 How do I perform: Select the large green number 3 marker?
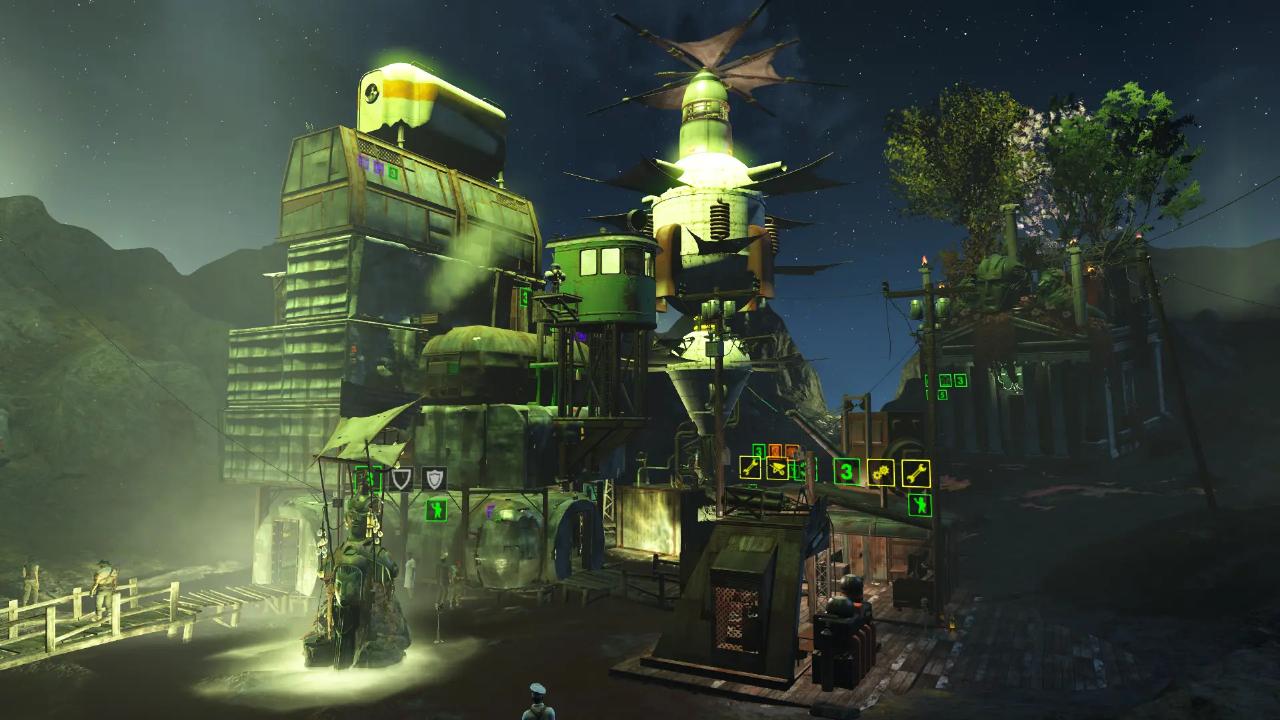(847, 471)
